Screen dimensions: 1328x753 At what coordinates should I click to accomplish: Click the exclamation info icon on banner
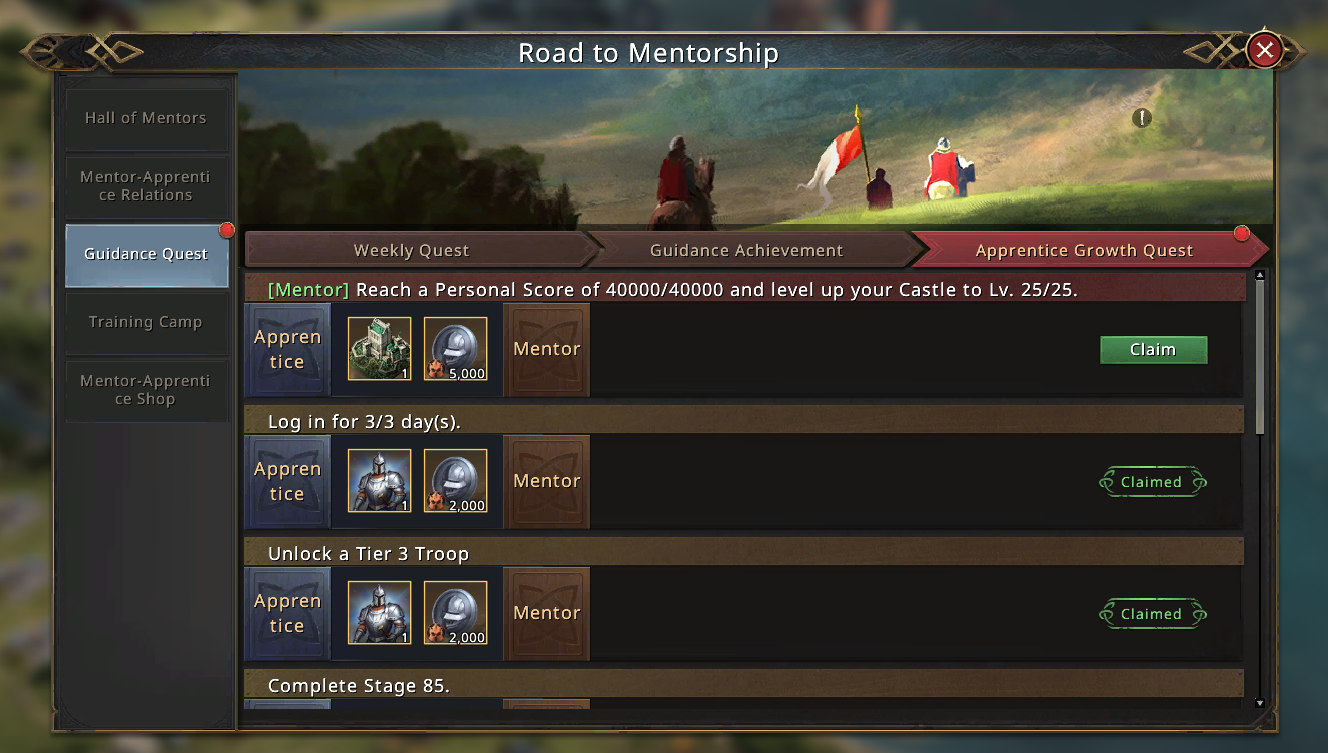(x=1142, y=118)
